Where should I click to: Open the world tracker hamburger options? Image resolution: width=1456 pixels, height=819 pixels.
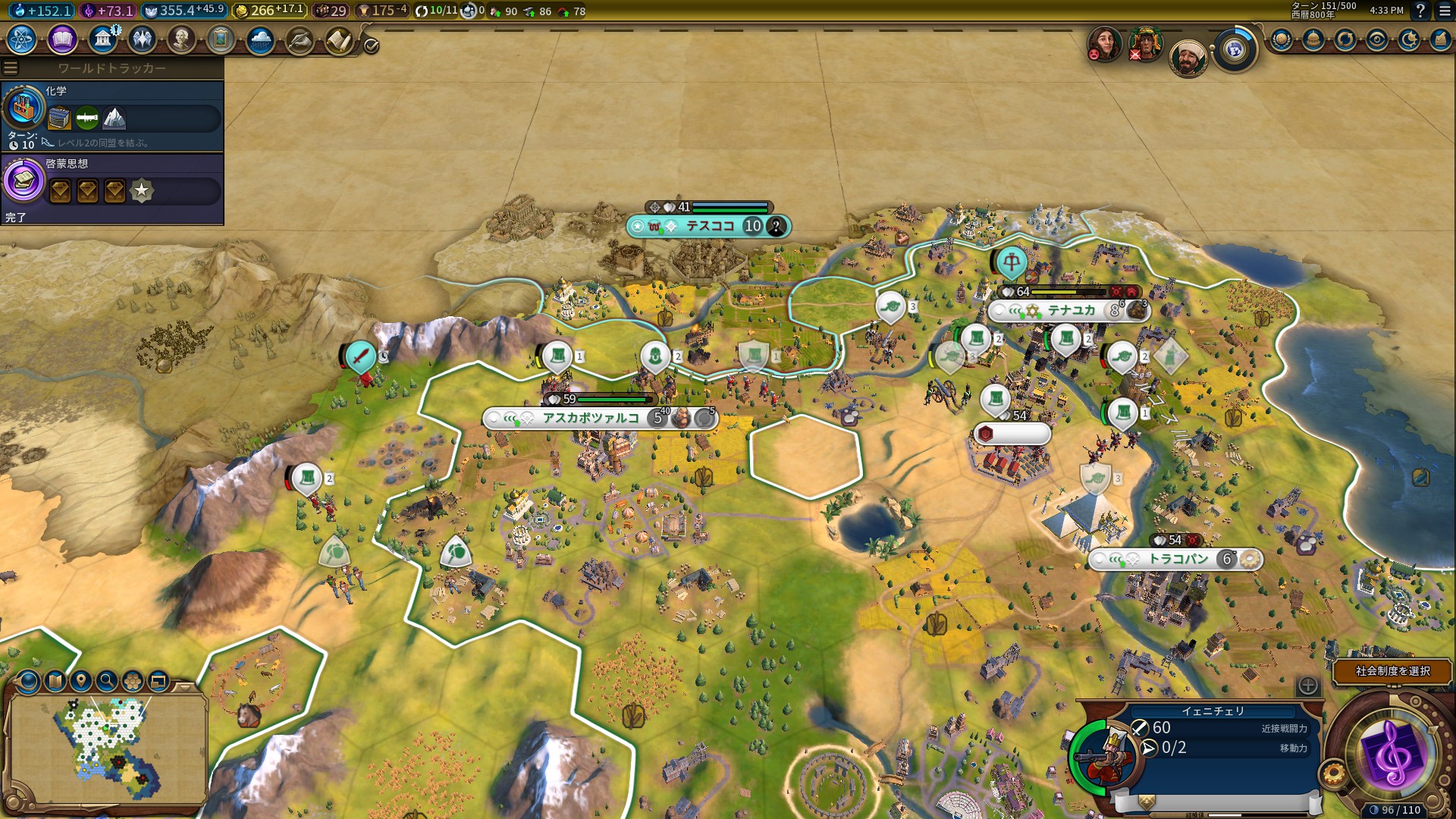tap(11, 68)
